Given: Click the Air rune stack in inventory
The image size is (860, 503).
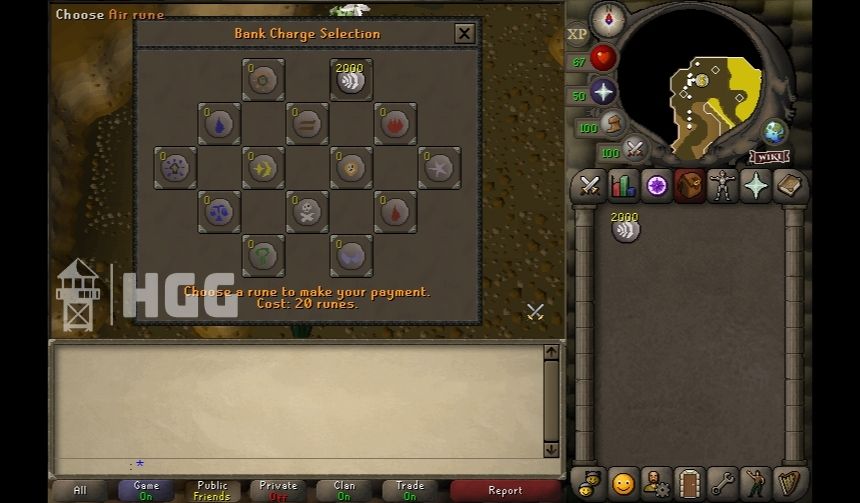Looking at the screenshot, I should 625,229.
